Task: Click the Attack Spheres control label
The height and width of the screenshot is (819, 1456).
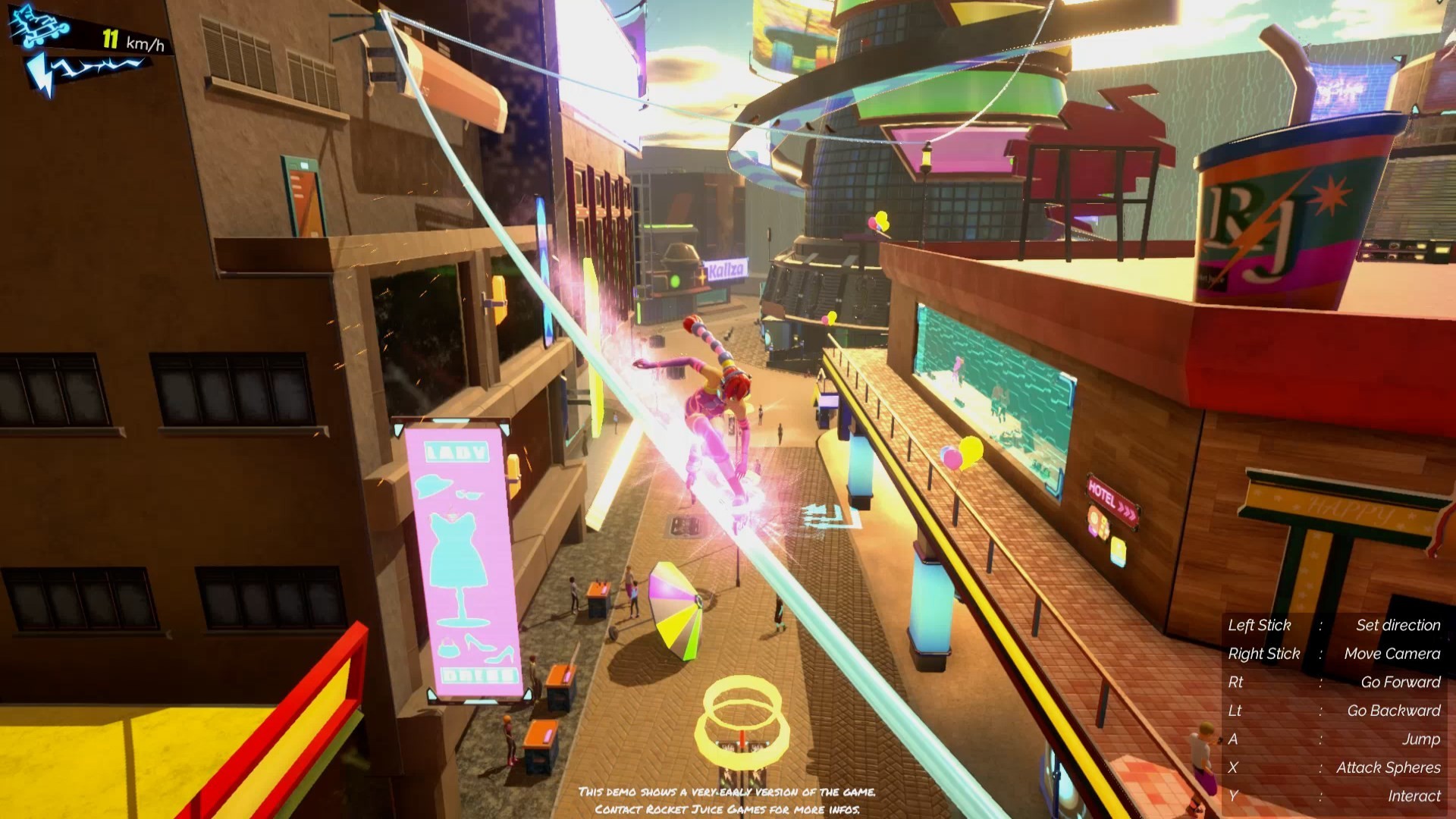Action: coord(1389,767)
